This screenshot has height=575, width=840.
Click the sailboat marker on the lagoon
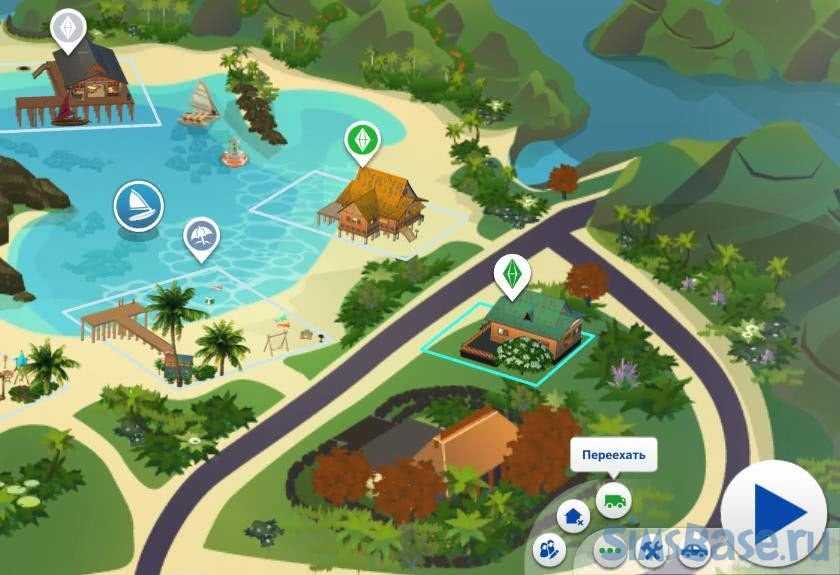(x=138, y=206)
